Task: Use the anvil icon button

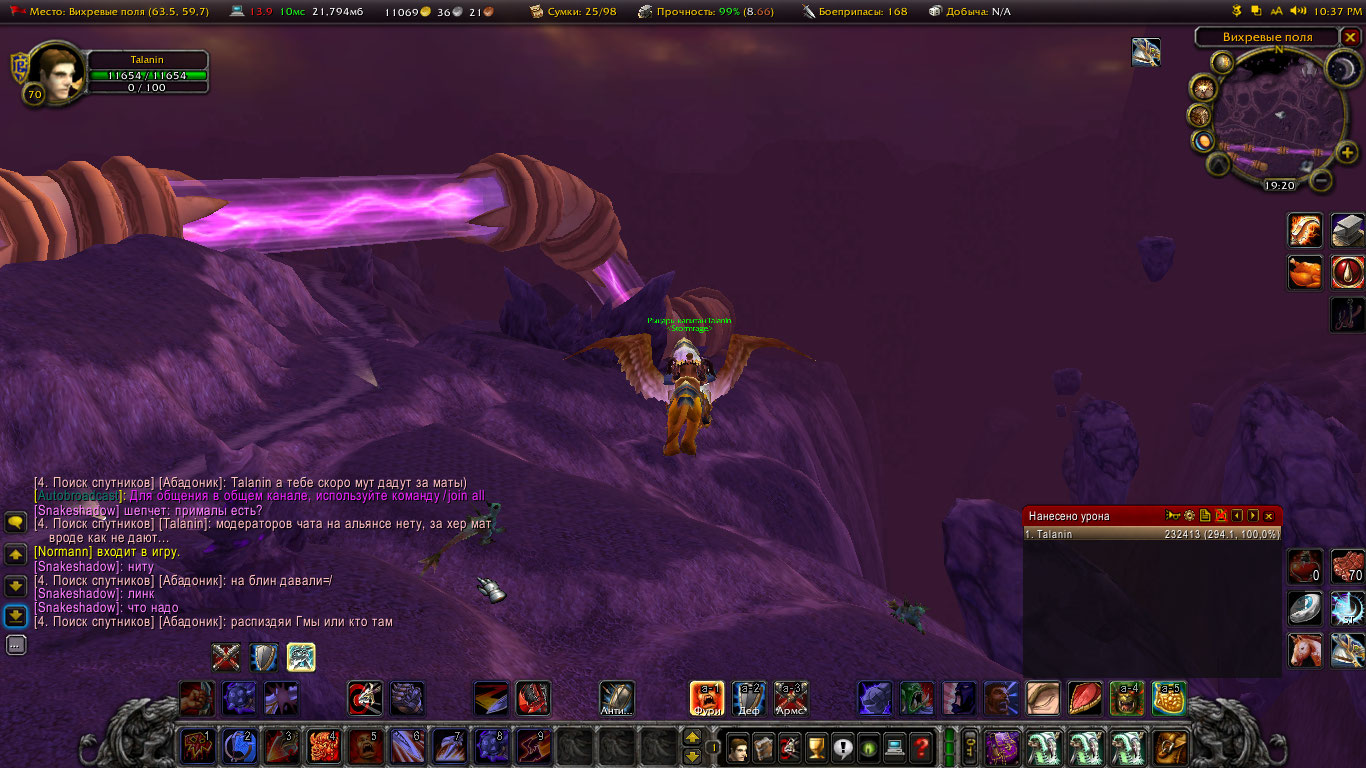Action: pos(1348,230)
